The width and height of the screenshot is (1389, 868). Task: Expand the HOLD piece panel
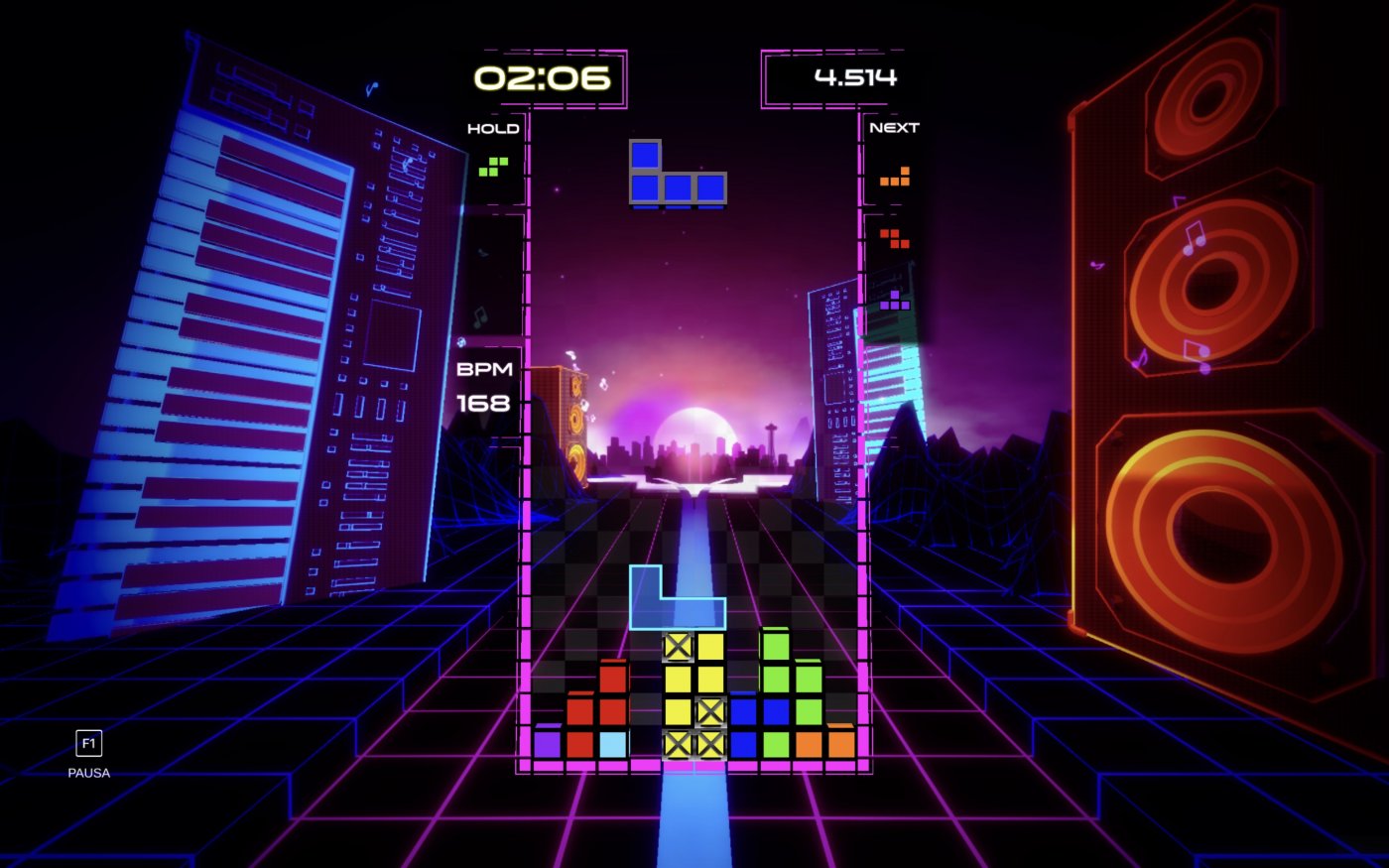coord(494,127)
